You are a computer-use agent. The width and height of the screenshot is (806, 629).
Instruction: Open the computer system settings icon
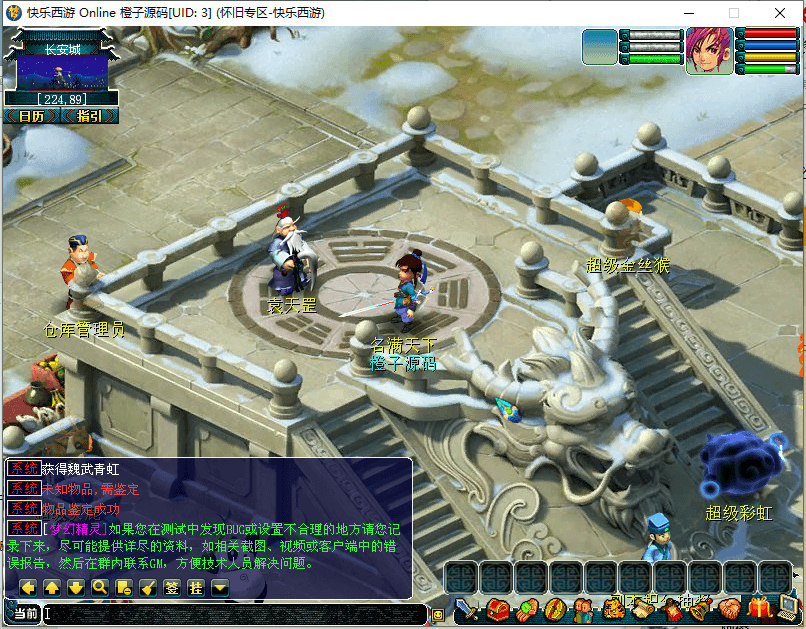(790, 608)
